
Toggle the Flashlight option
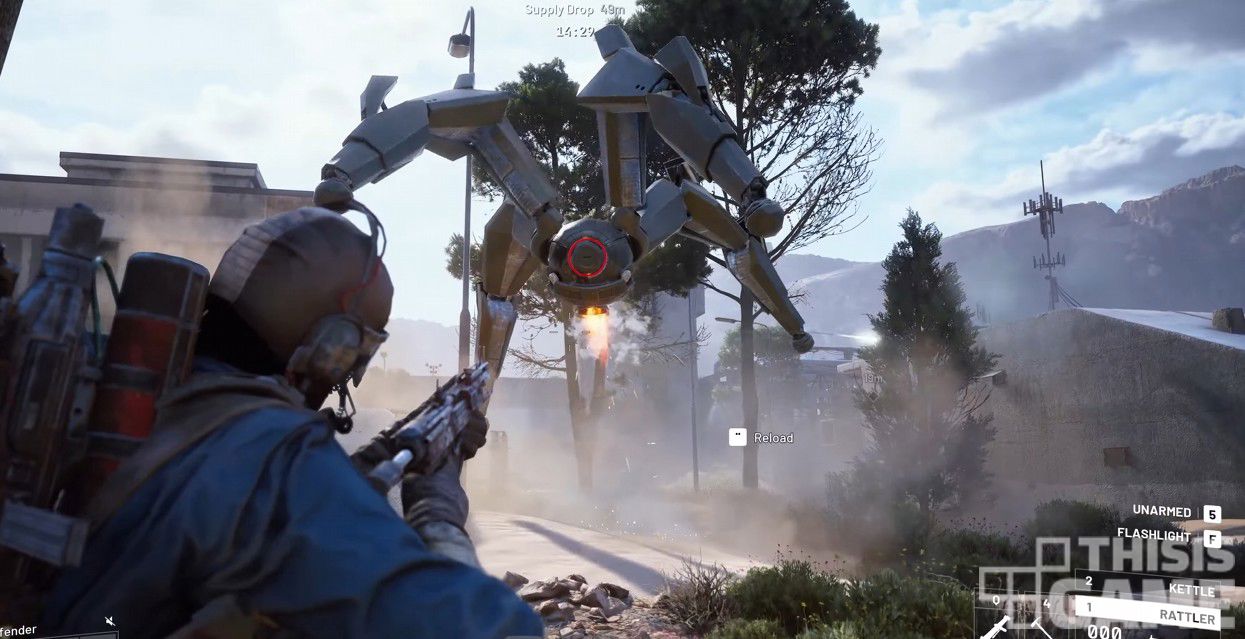[x=1169, y=538]
